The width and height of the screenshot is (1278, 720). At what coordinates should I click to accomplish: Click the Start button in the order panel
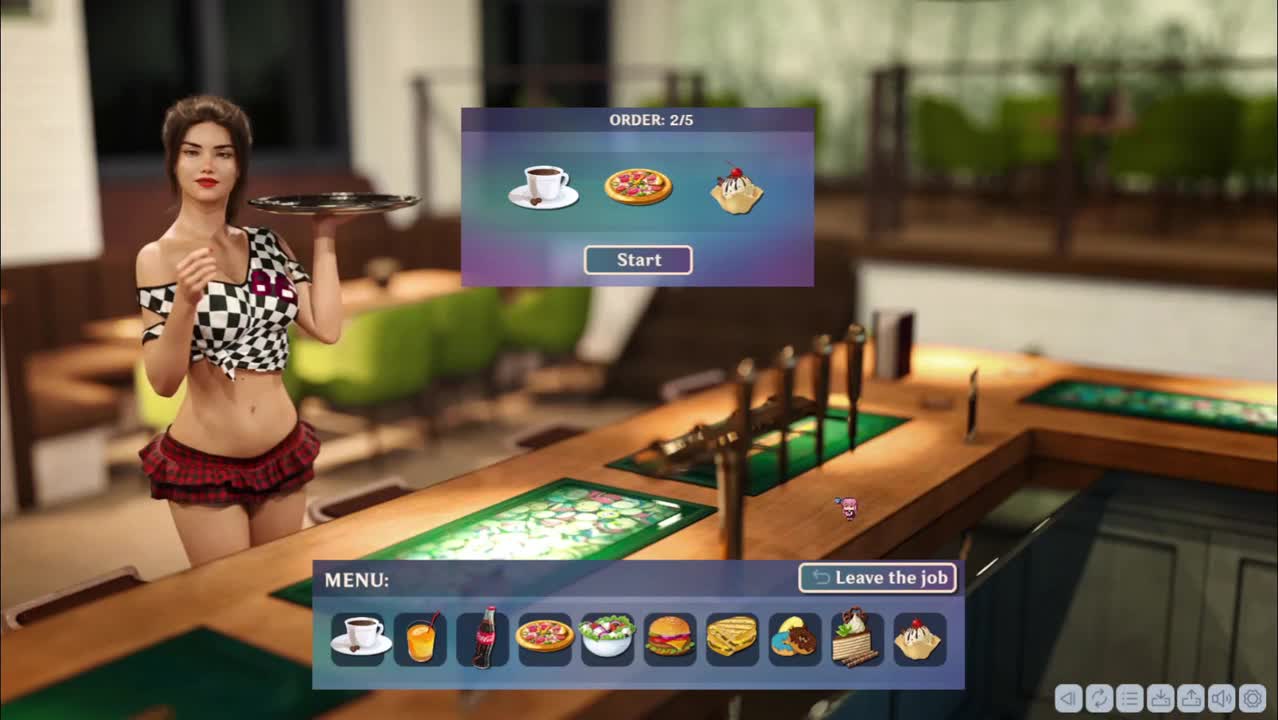[x=638, y=260]
